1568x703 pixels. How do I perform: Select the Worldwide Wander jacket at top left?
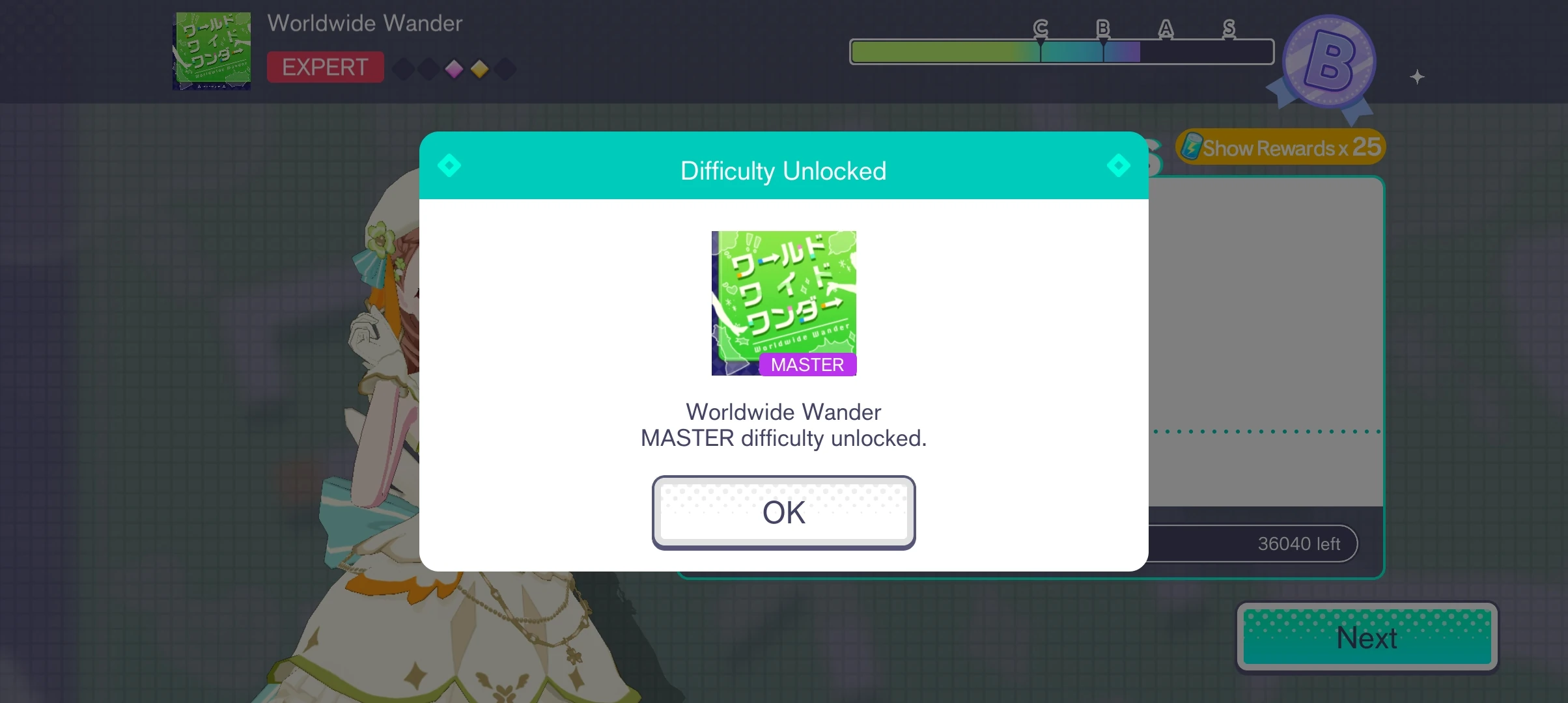tap(211, 51)
